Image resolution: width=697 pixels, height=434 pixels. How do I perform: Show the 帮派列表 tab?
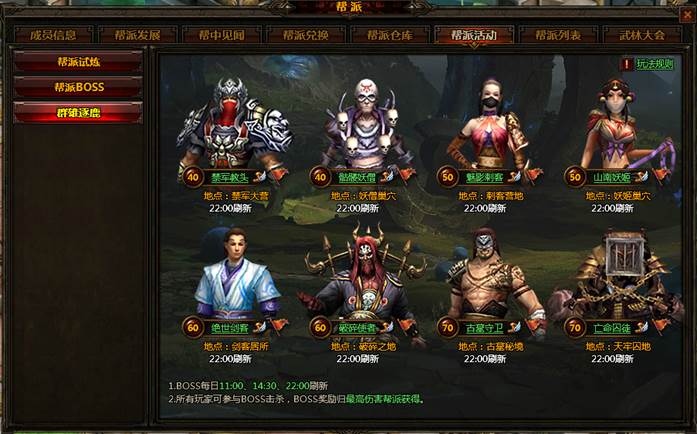coord(557,35)
